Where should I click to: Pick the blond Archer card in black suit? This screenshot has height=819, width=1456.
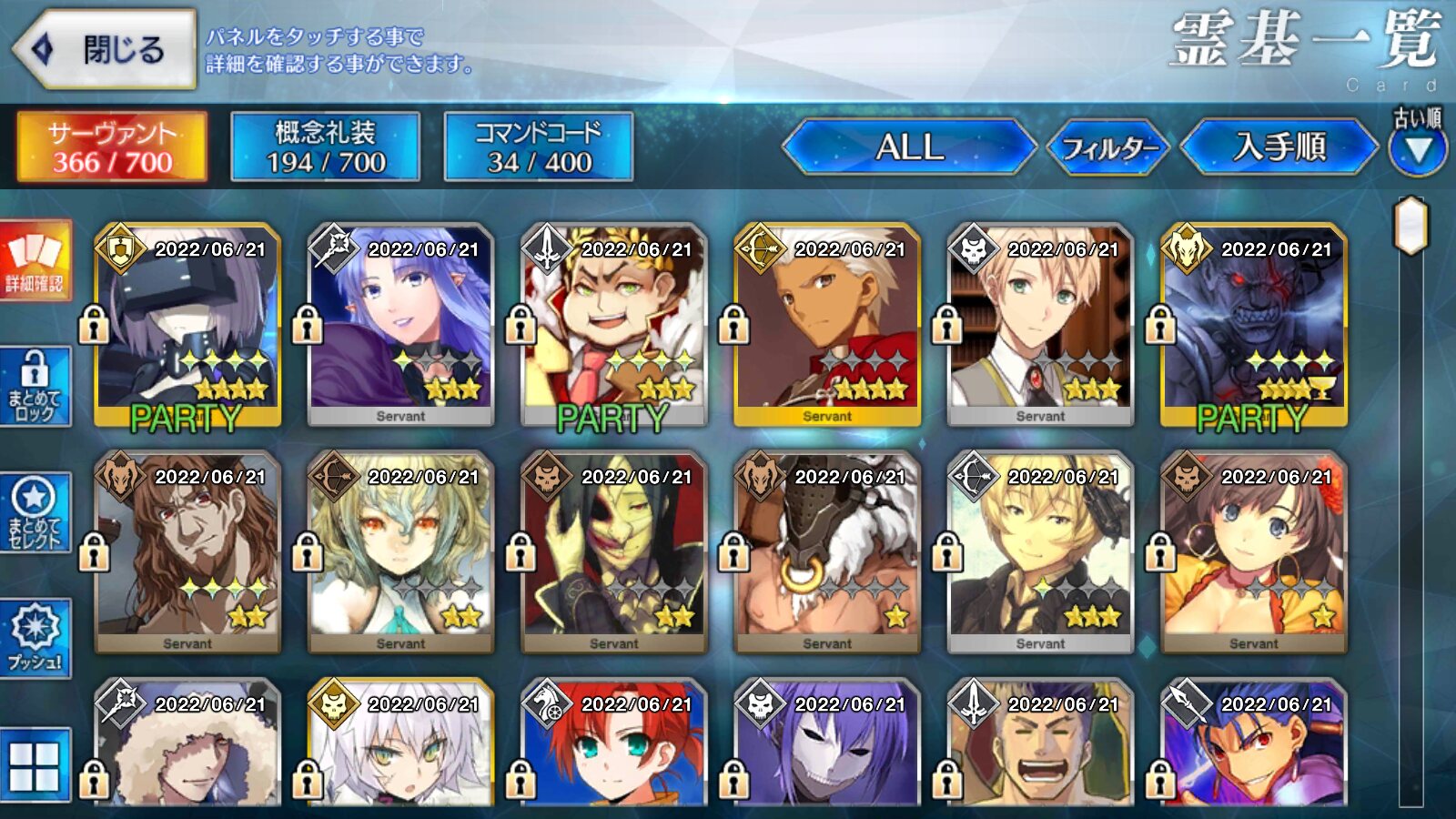(x=1040, y=552)
